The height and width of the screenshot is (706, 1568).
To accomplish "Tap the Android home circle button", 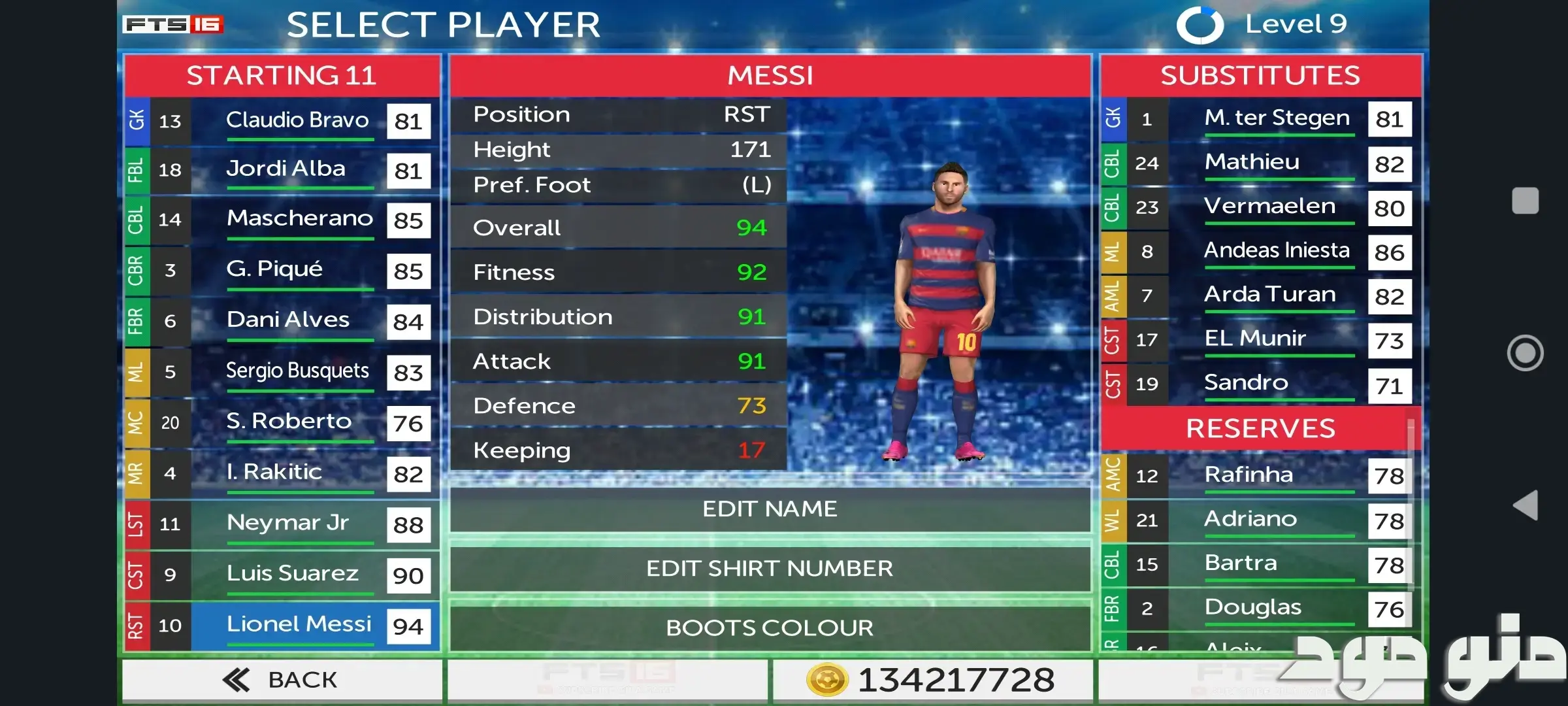I will point(1525,353).
